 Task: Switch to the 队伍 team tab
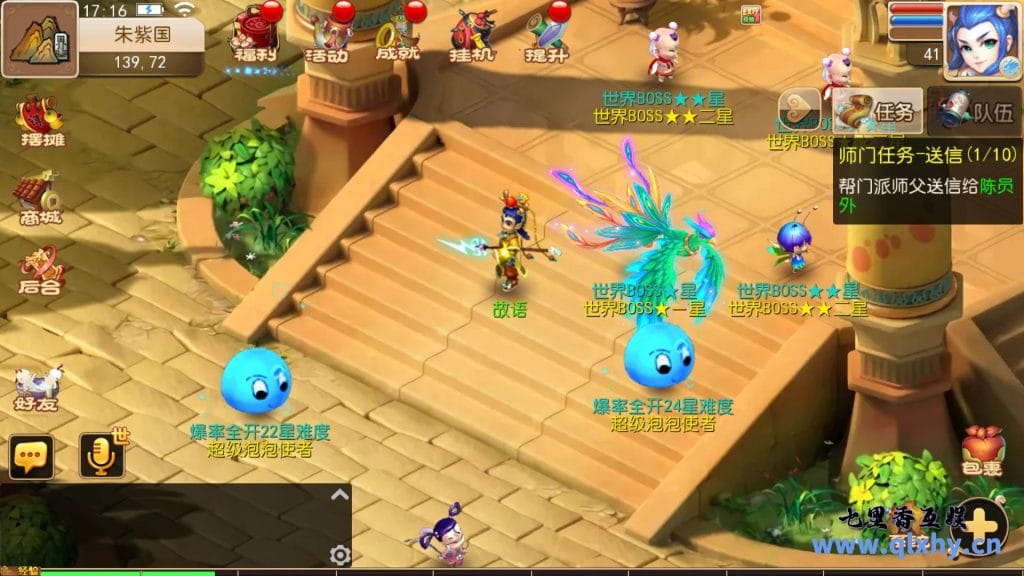[973, 111]
